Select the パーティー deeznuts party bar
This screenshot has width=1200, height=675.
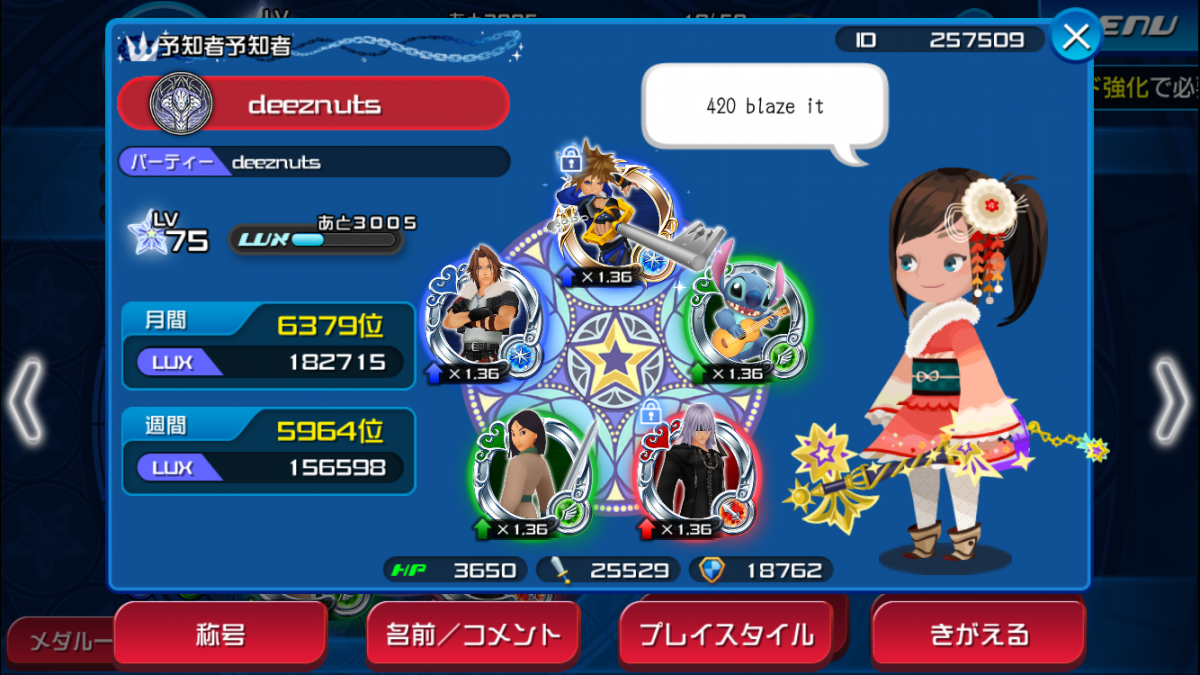[x=313, y=161]
